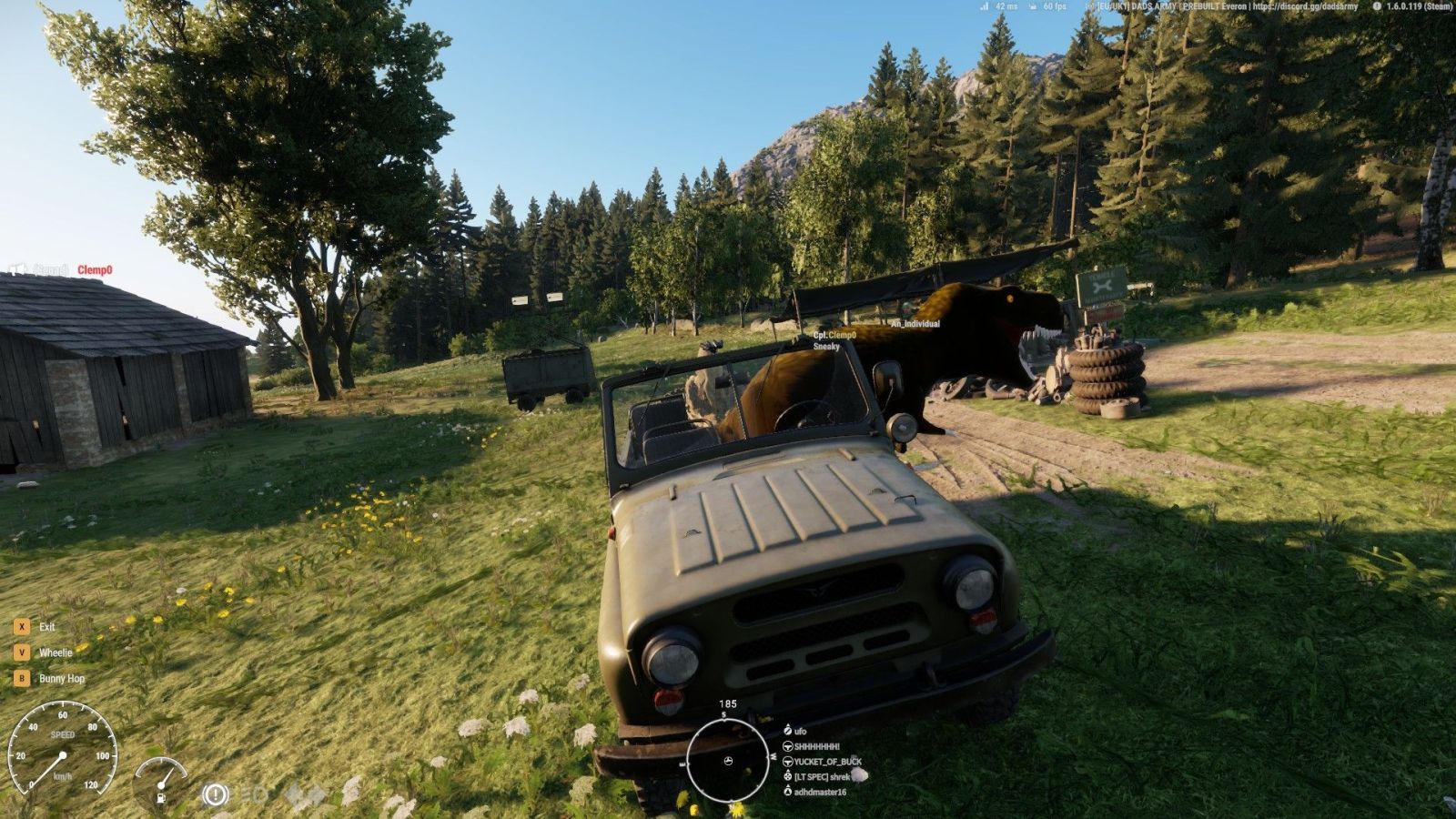
Task: Click the fuel gauge dial
Action: click(161, 781)
